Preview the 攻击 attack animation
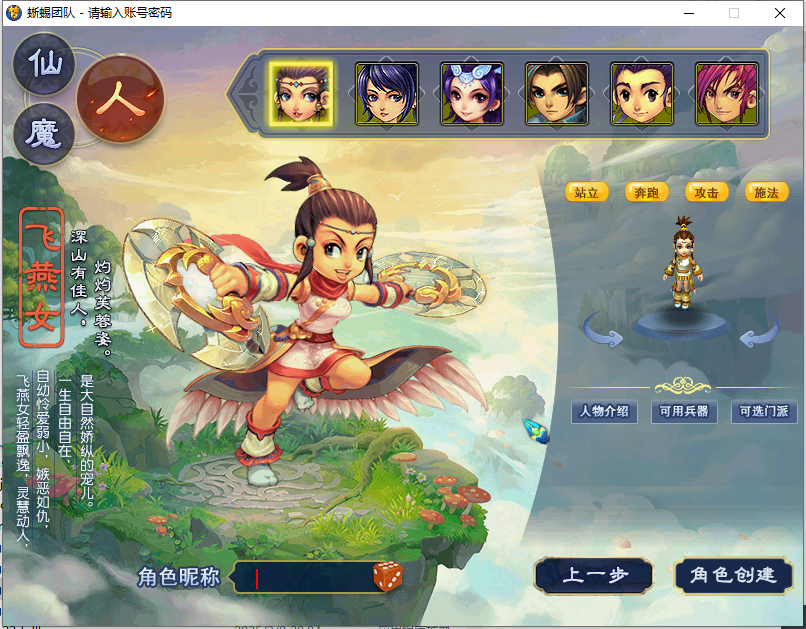Screen dimensions: 806x629 point(706,192)
